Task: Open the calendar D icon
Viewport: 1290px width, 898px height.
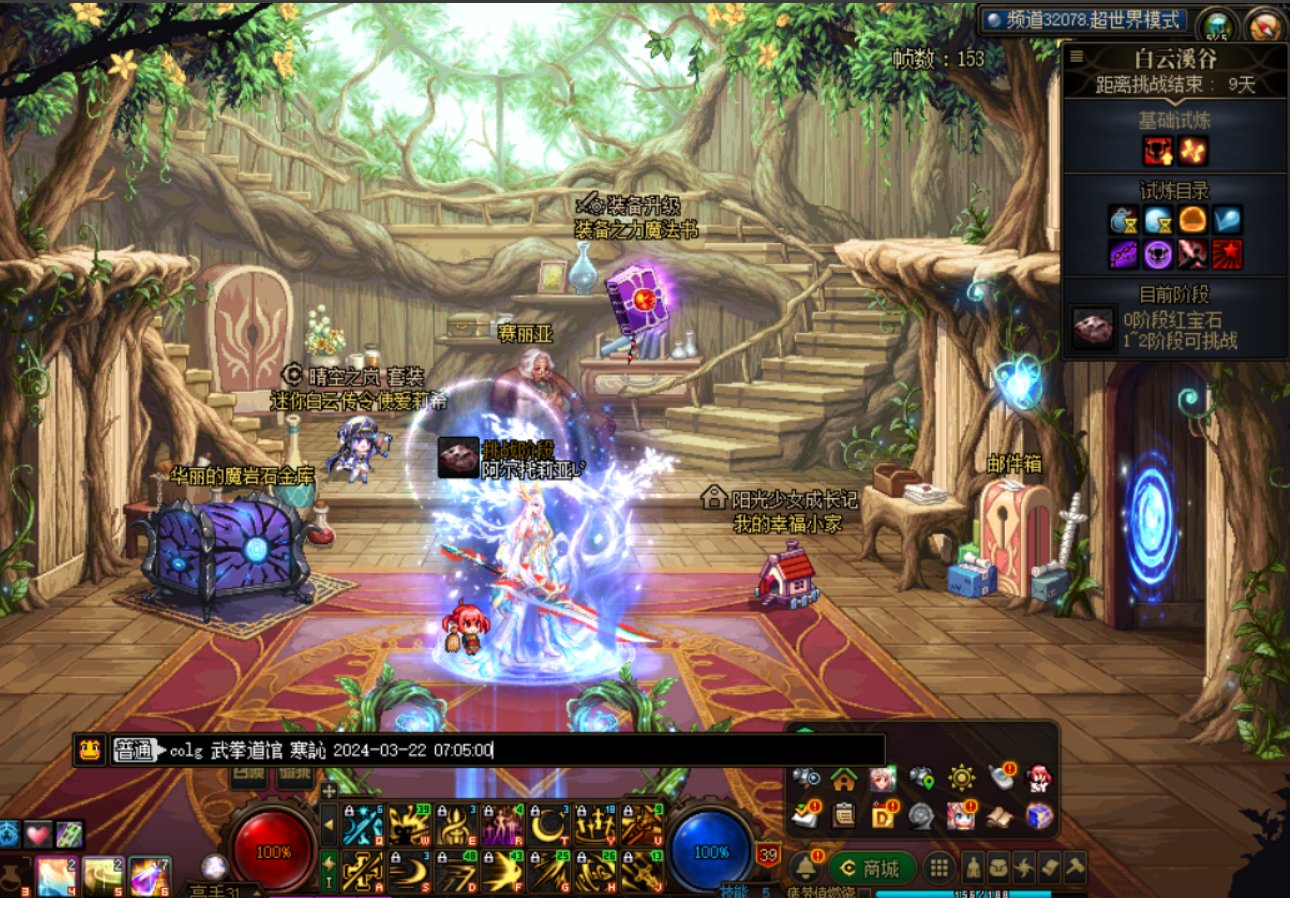Action: tap(883, 816)
